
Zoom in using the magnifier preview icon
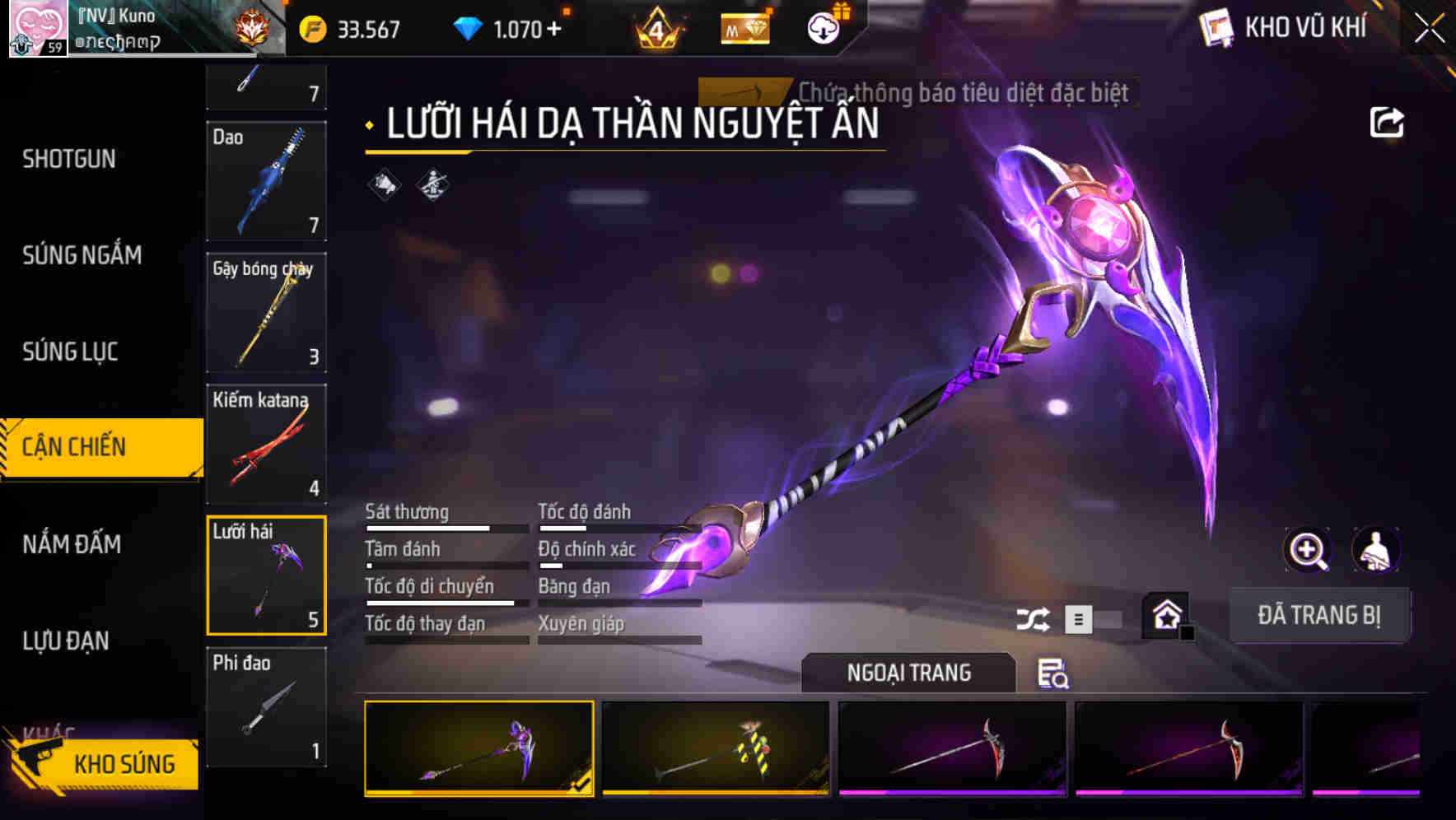[x=1308, y=550]
